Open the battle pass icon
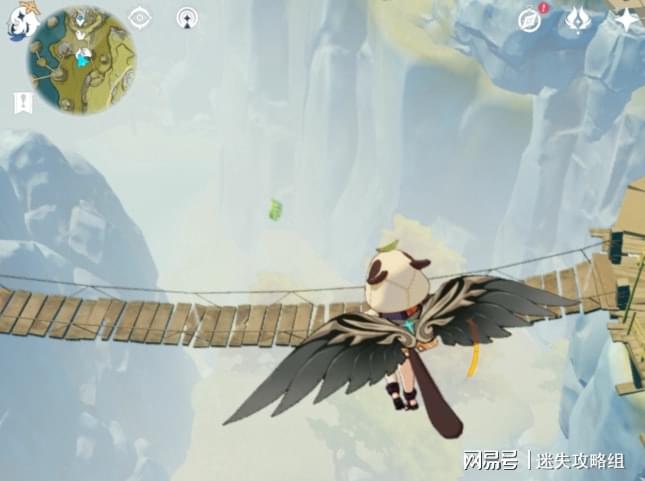This screenshot has height=481, width=645. [x=579, y=18]
